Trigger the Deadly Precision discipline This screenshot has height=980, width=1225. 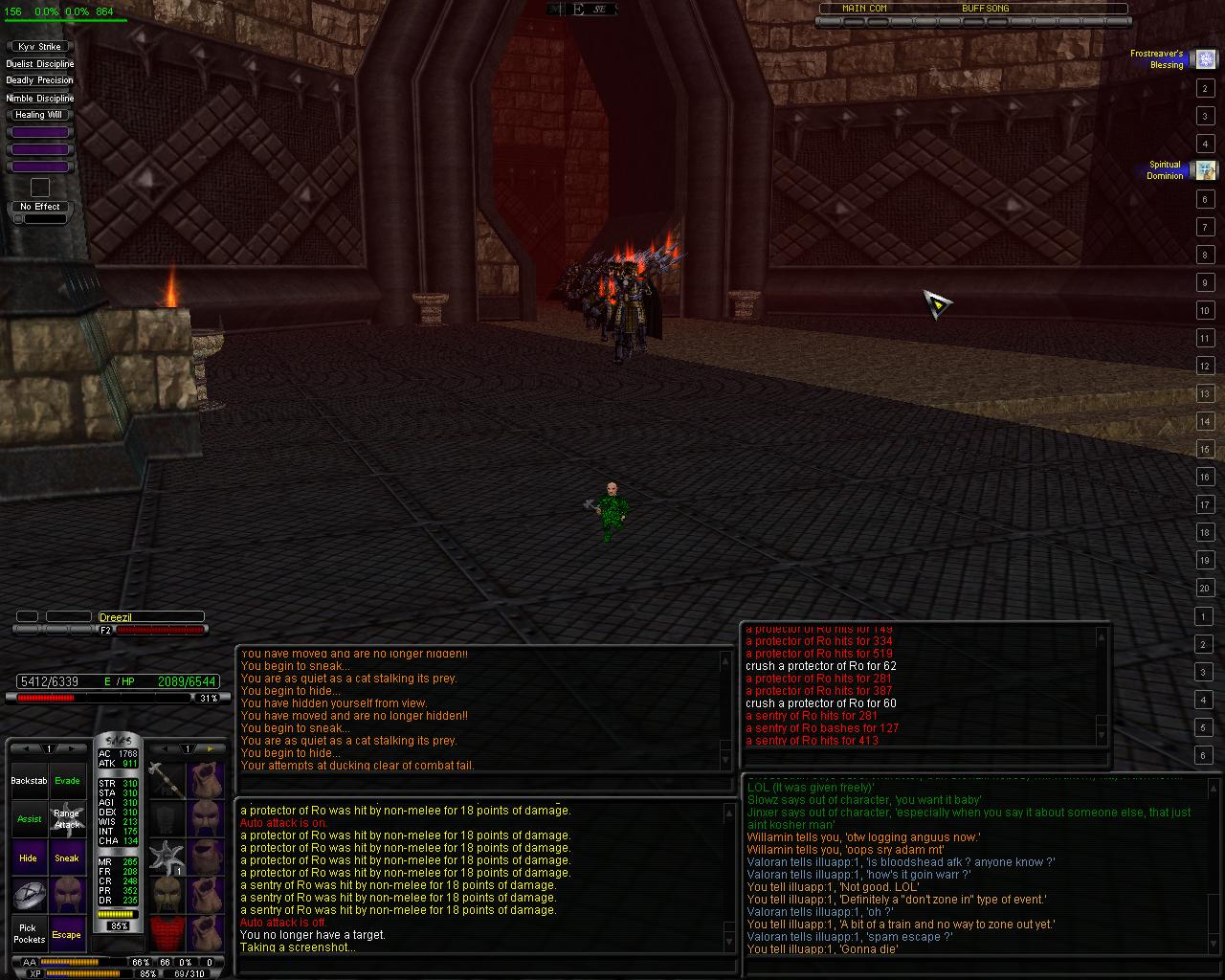[39, 80]
